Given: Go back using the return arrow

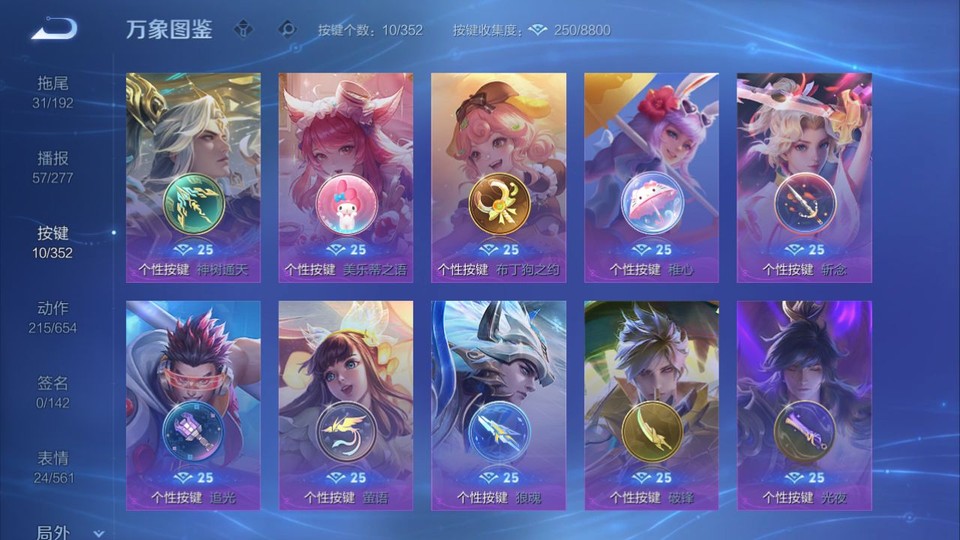Looking at the screenshot, I should tap(53, 29).
